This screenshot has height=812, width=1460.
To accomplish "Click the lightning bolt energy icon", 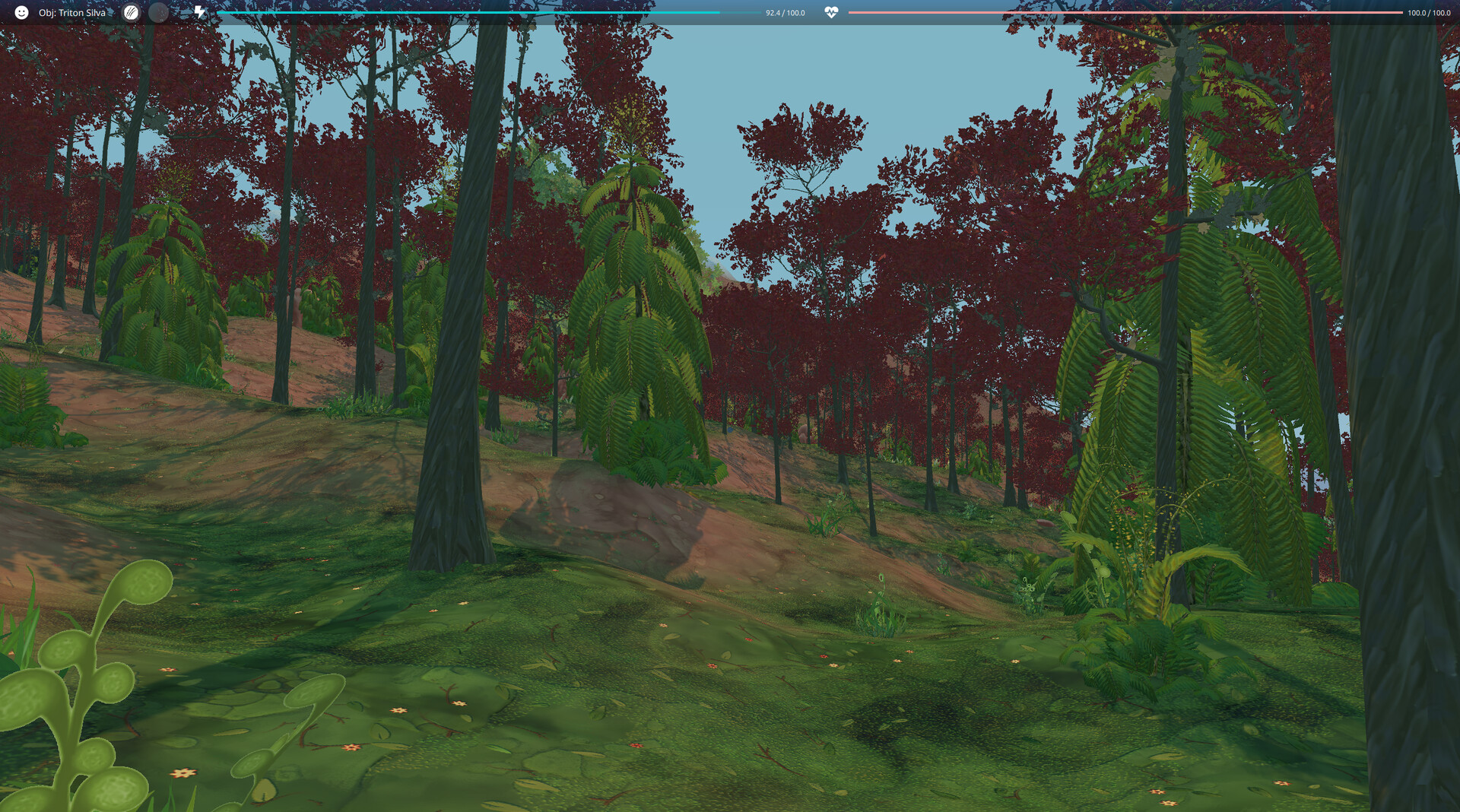I will click(x=198, y=12).
